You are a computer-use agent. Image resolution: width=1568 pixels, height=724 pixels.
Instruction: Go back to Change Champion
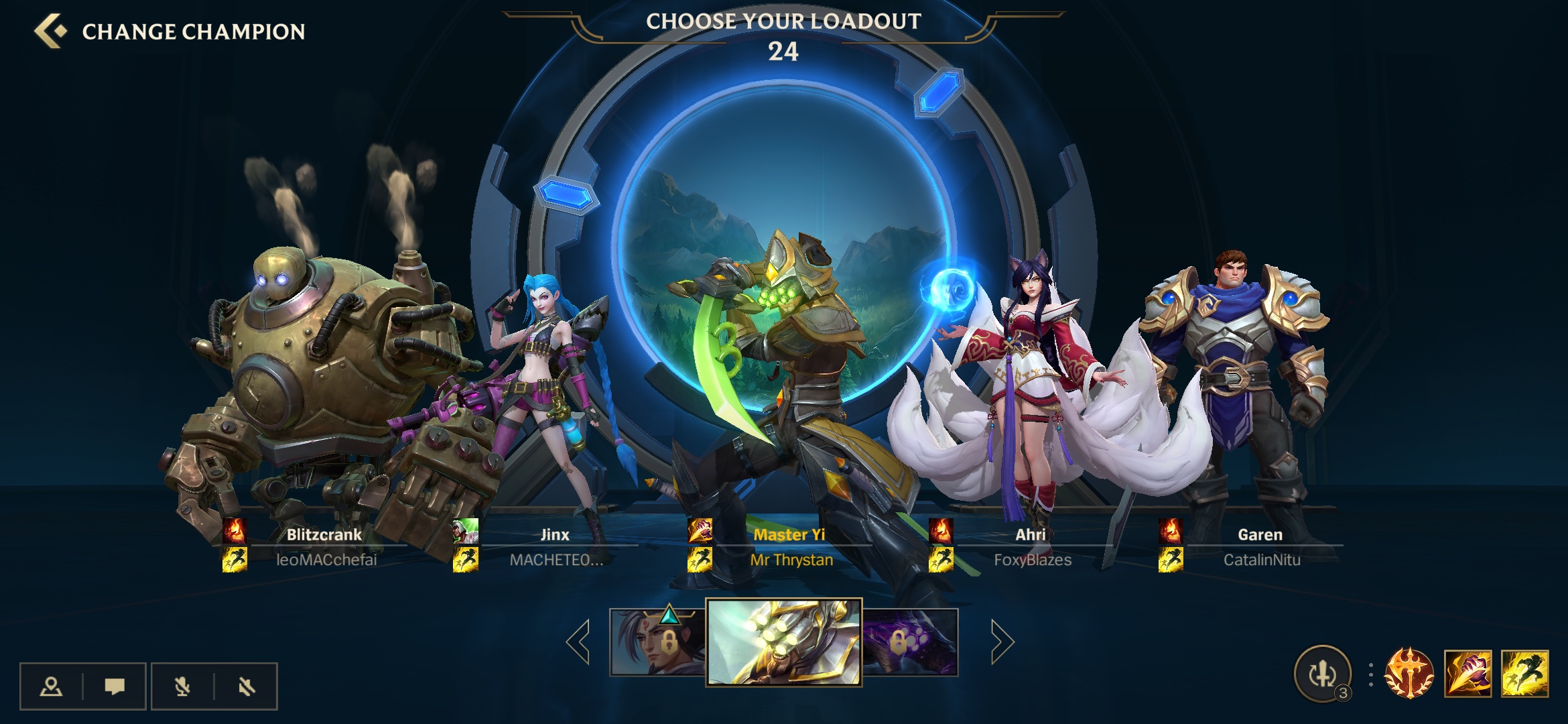coord(51,32)
